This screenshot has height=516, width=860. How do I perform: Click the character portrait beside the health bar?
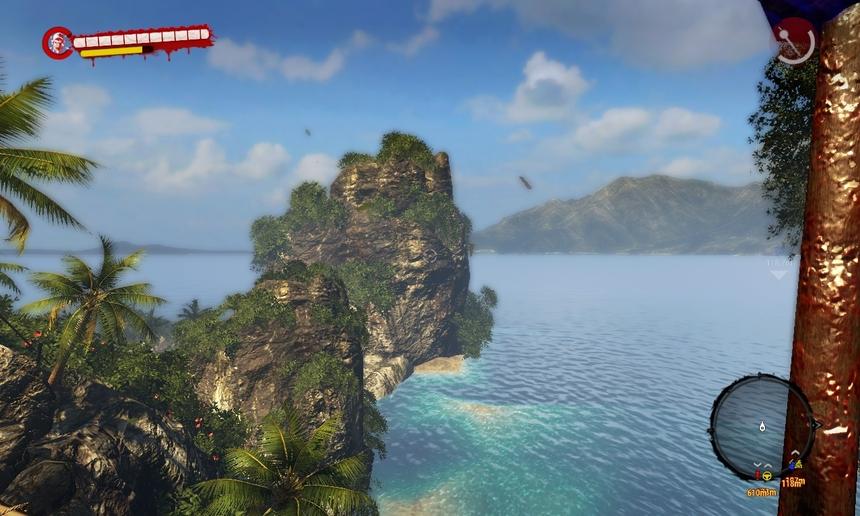click(57, 42)
